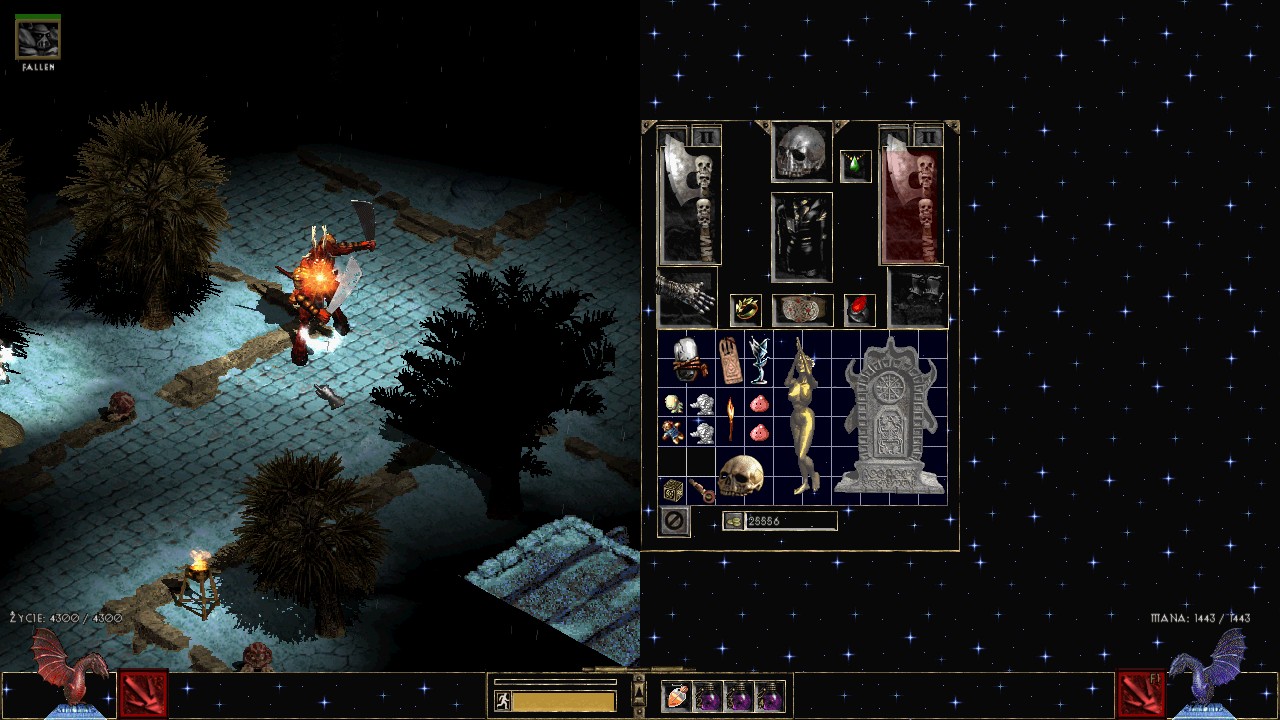Click the equipped boots slot
This screenshot has height=720, width=1280.
click(x=917, y=297)
